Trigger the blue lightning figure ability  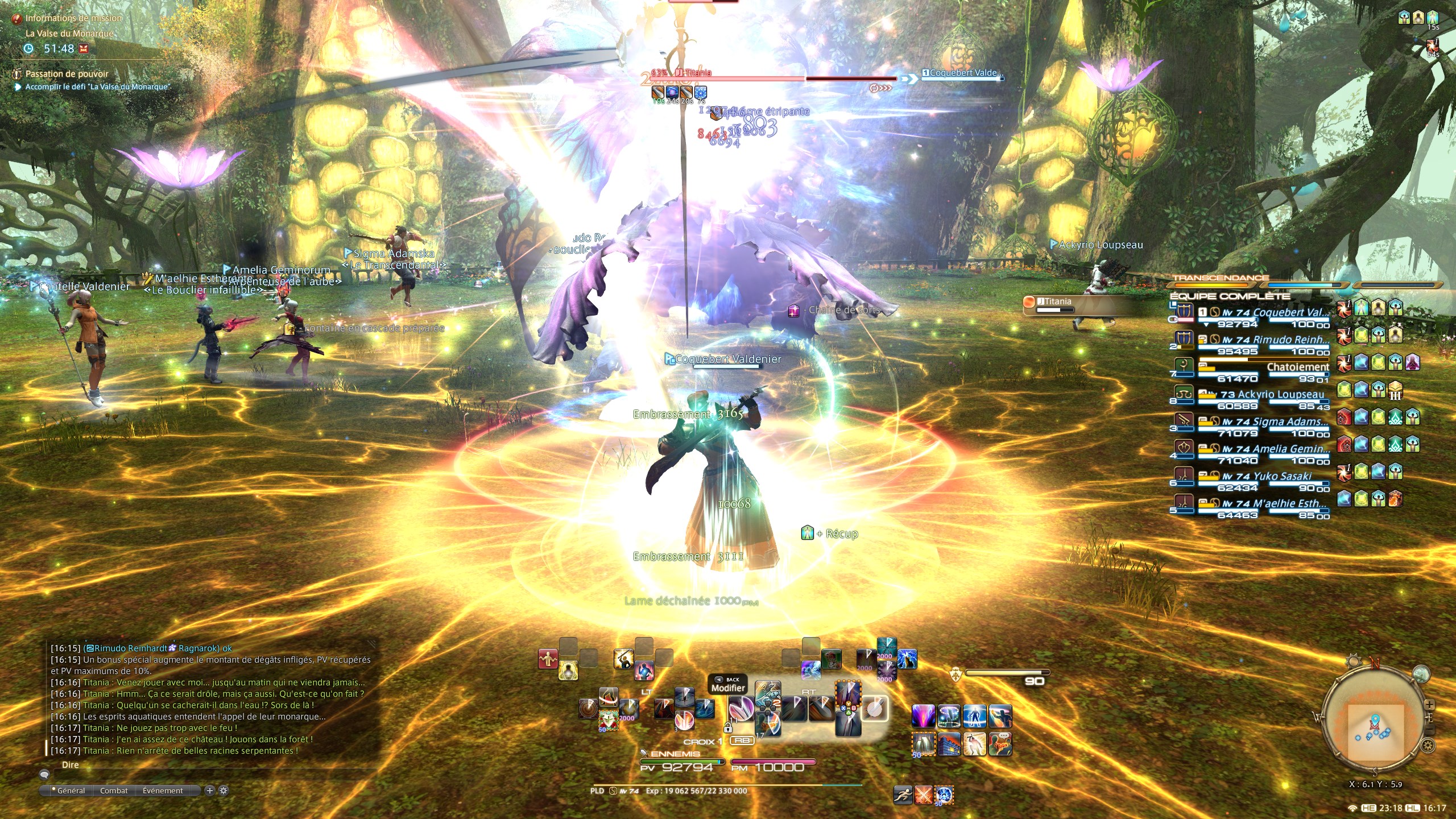(907, 660)
